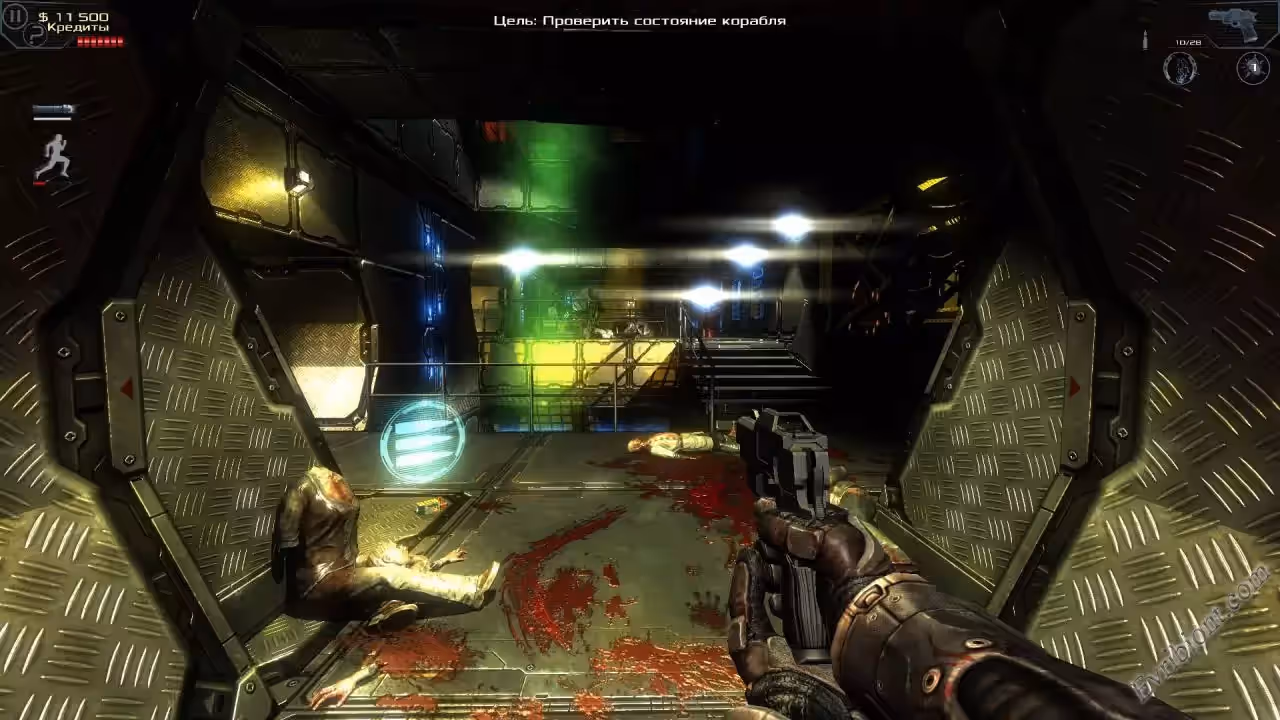Activate the hand special ability icon

click(x=1181, y=68)
